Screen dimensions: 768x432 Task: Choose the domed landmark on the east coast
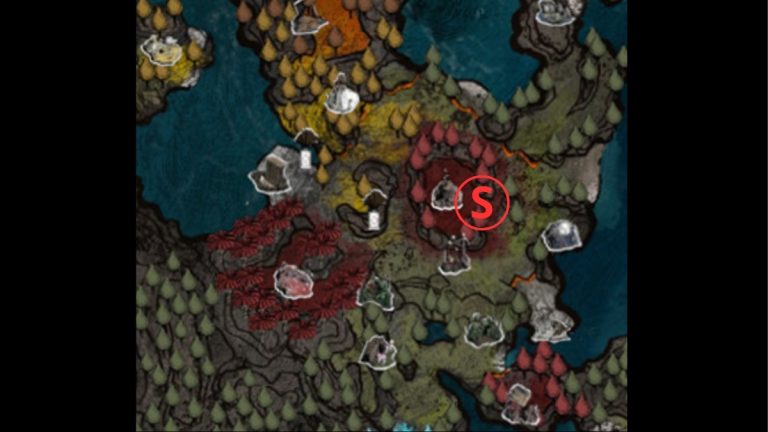561,235
